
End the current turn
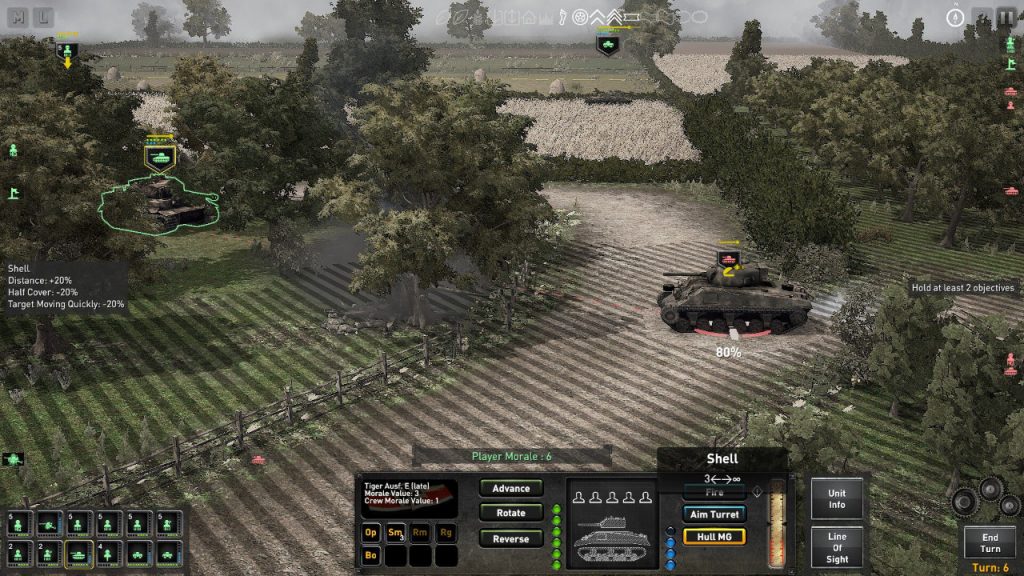coord(990,543)
